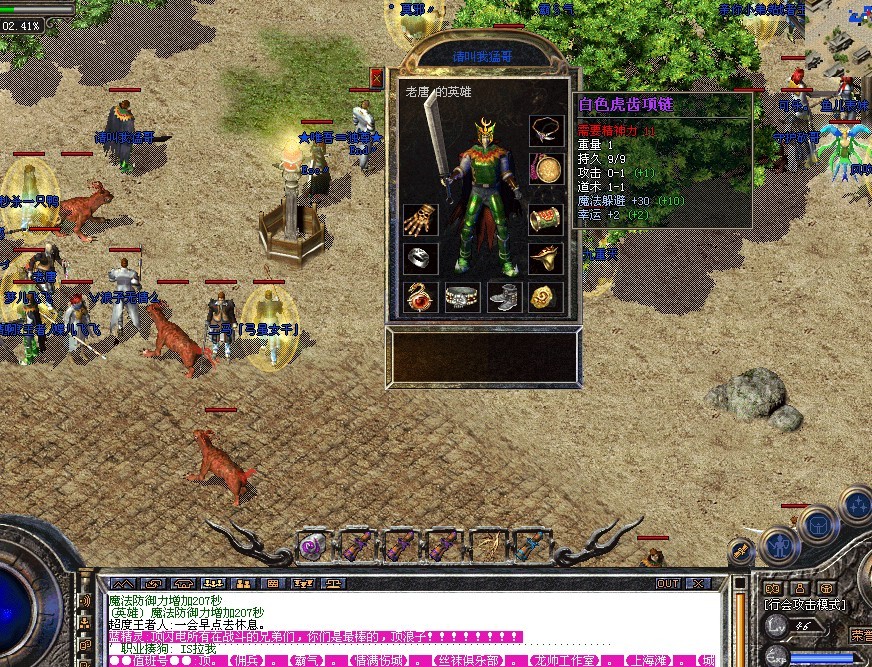Select the golden spiral stone slot
Screen dimensions: 872x667
point(545,296)
